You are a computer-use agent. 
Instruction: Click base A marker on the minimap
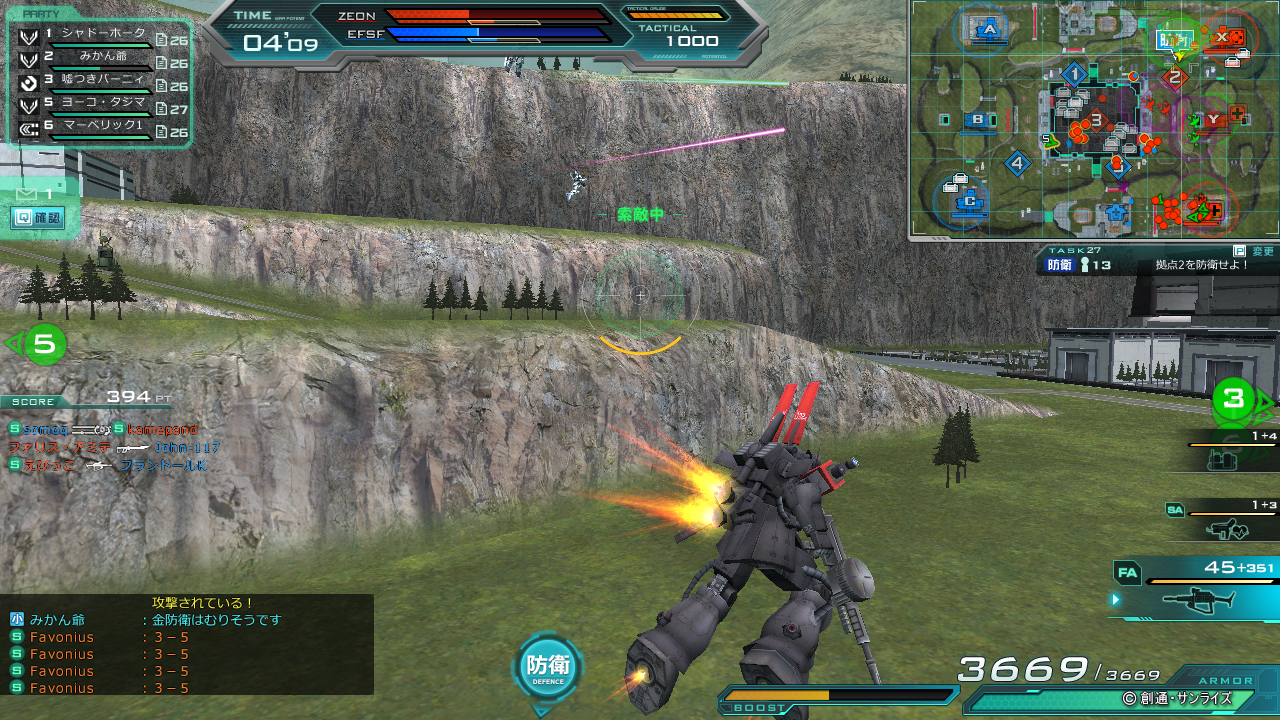pyautogui.click(x=990, y=30)
